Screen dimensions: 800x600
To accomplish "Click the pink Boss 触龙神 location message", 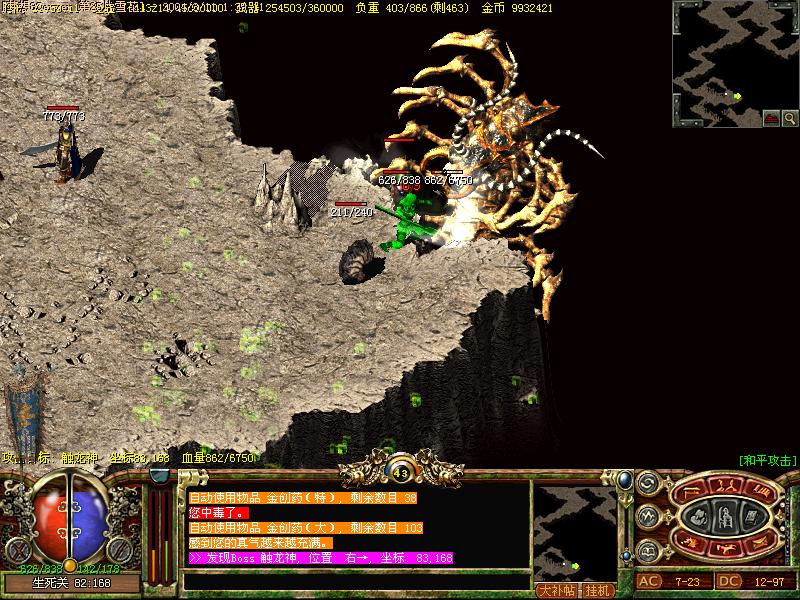I will (320, 558).
